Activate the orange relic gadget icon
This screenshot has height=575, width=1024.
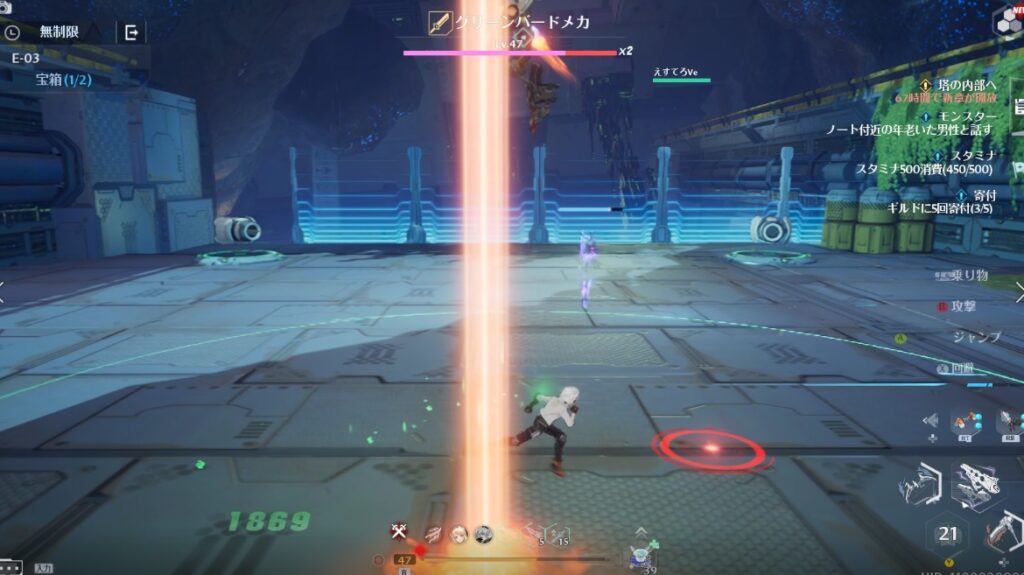pos(965,423)
